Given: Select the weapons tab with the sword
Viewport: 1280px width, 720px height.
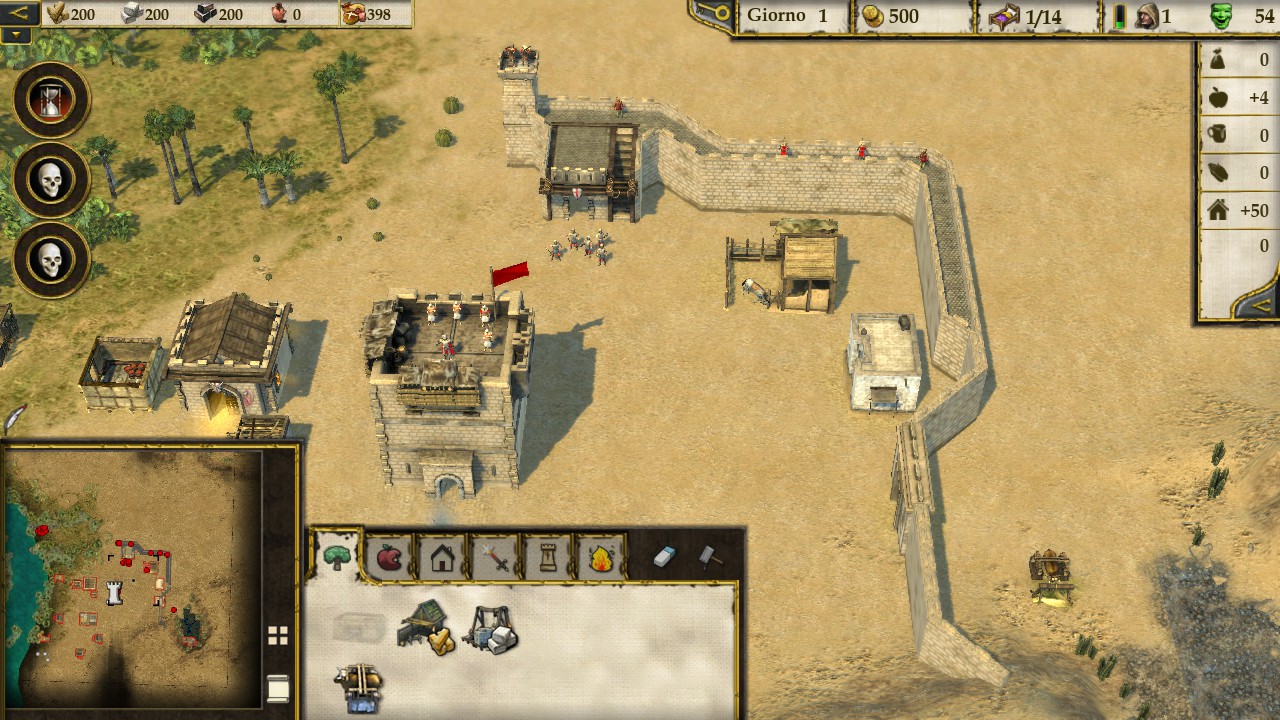Looking at the screenshot, I should [495, 557].
